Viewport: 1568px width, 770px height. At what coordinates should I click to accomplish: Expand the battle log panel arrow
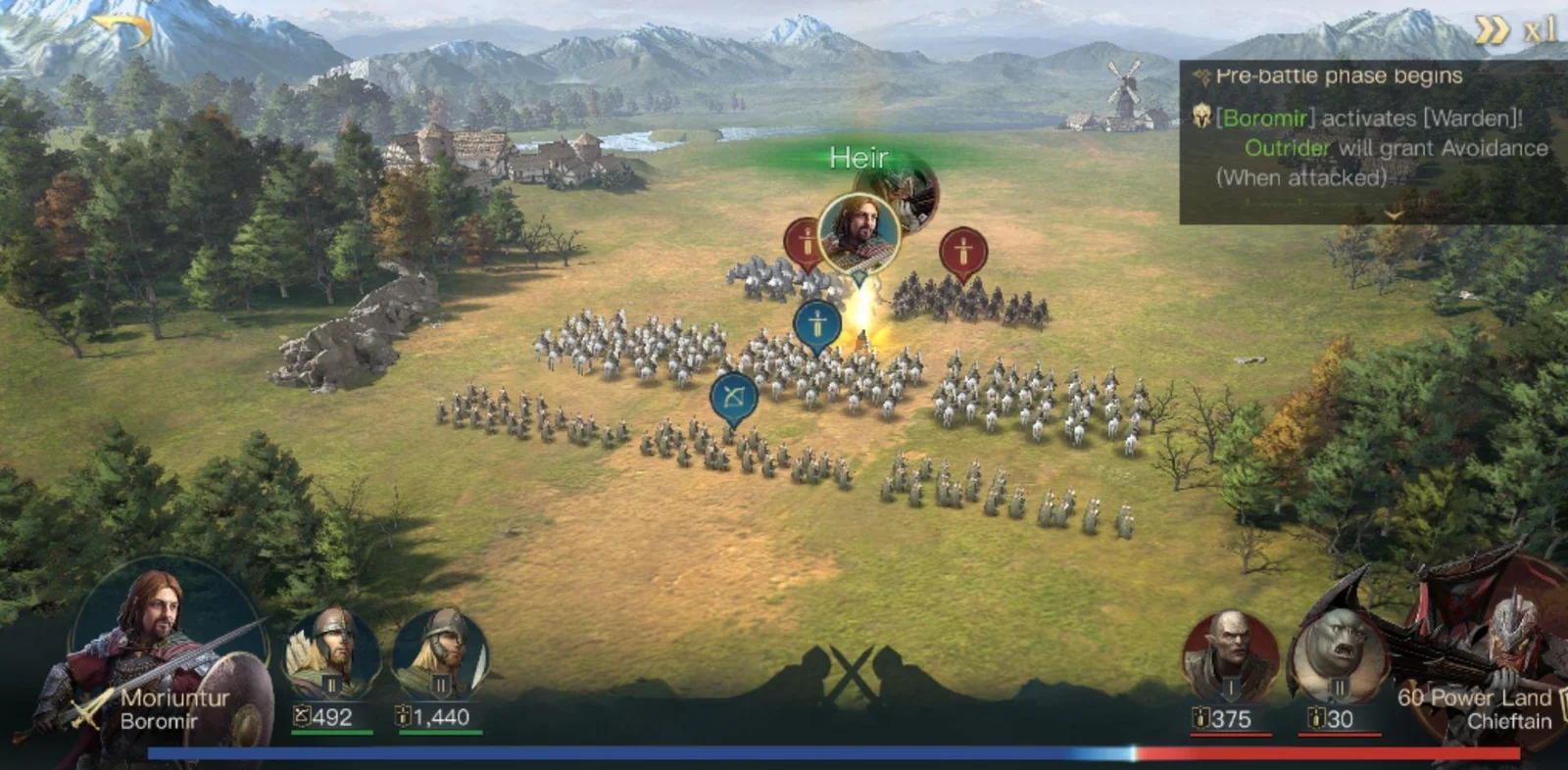pos(1394,214)
